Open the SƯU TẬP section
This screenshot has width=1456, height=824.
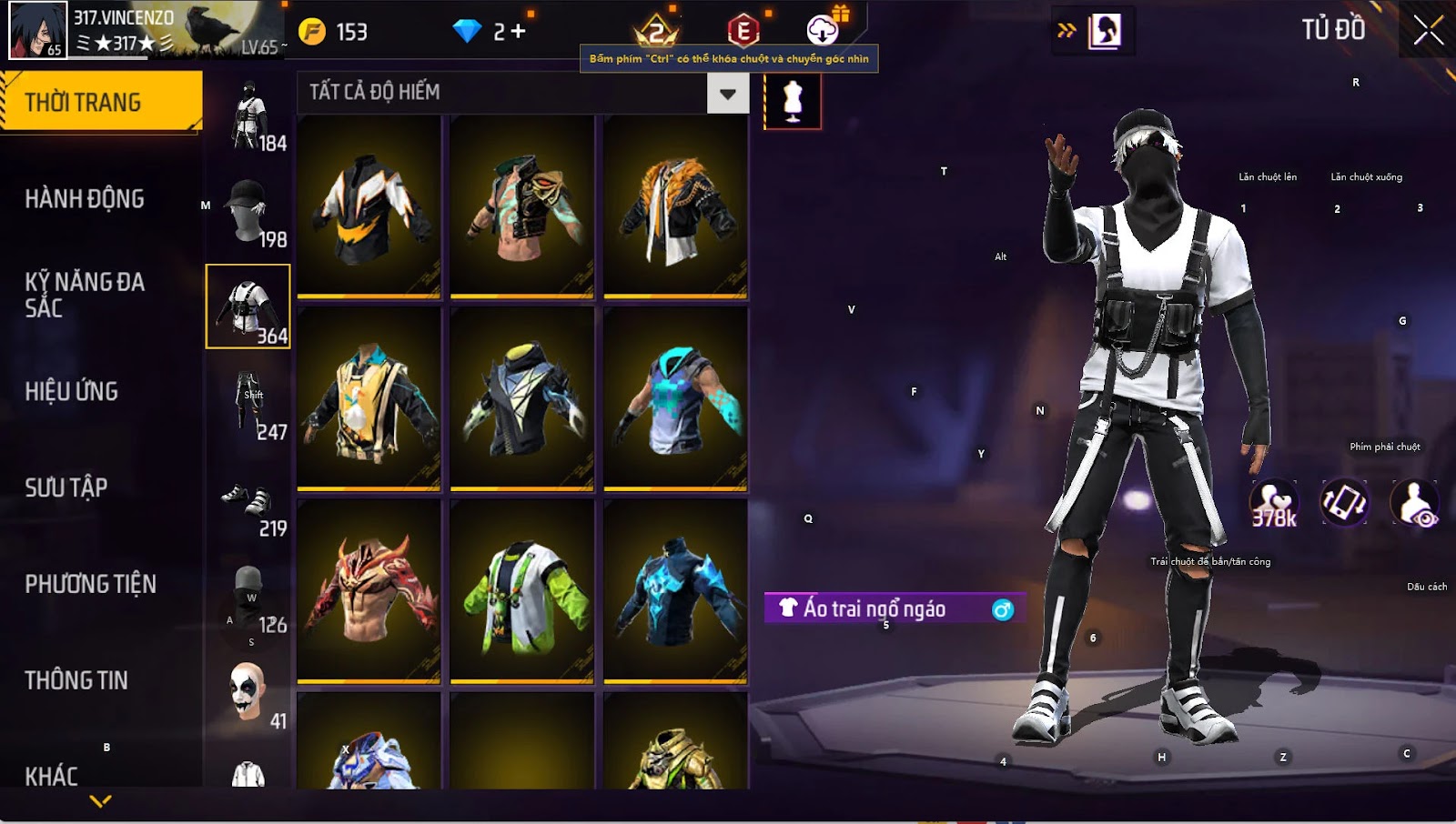(x=66, y=487)
